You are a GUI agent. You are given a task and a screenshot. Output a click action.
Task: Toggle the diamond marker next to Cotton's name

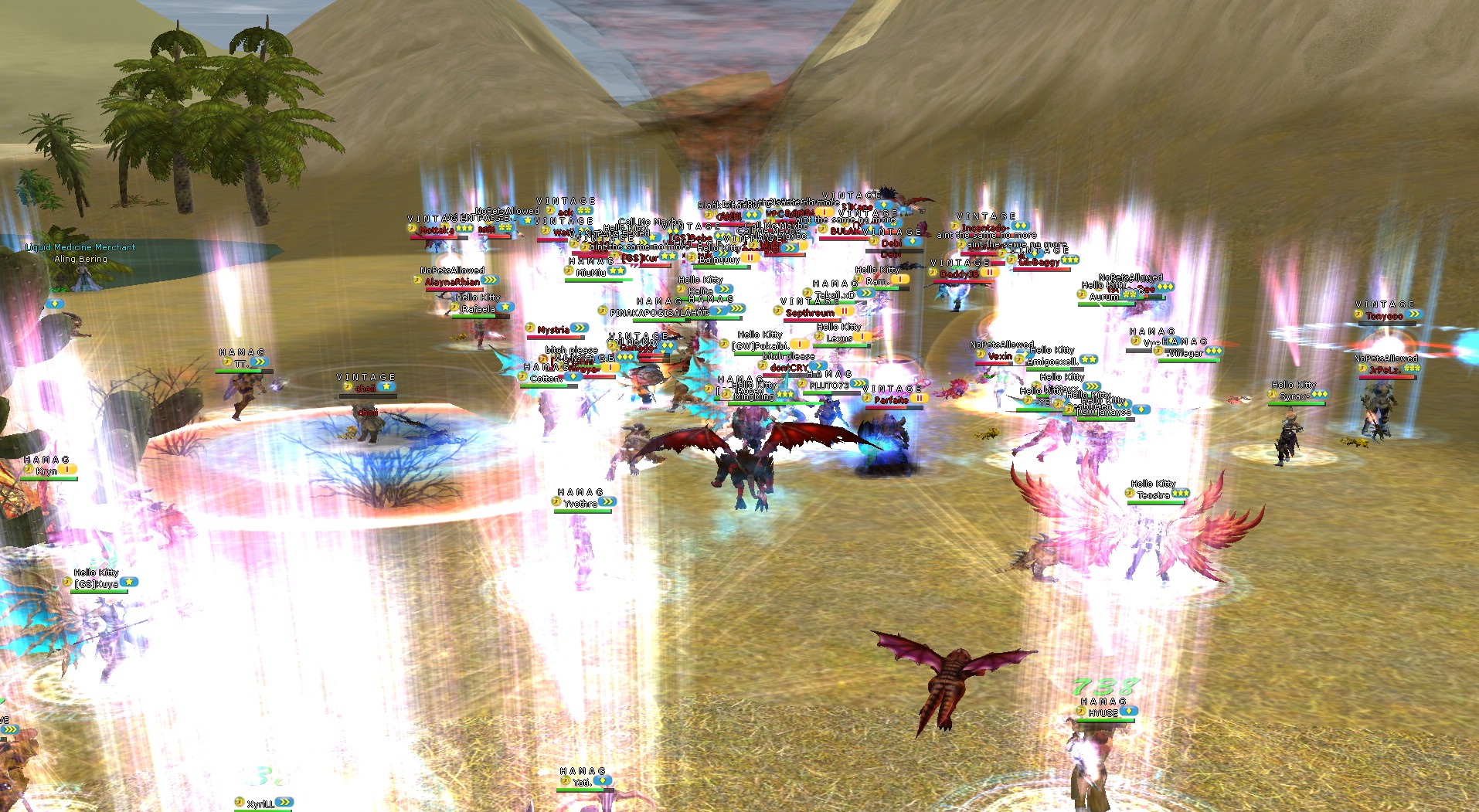coord(573,378)
